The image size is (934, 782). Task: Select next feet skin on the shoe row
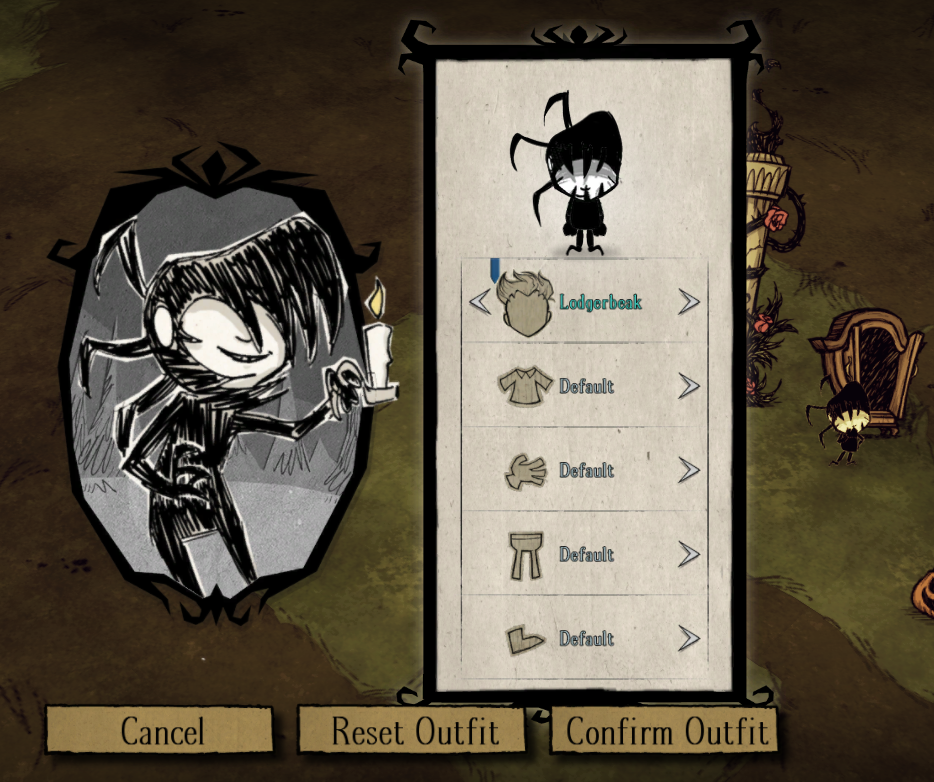[x=689, y=638]
